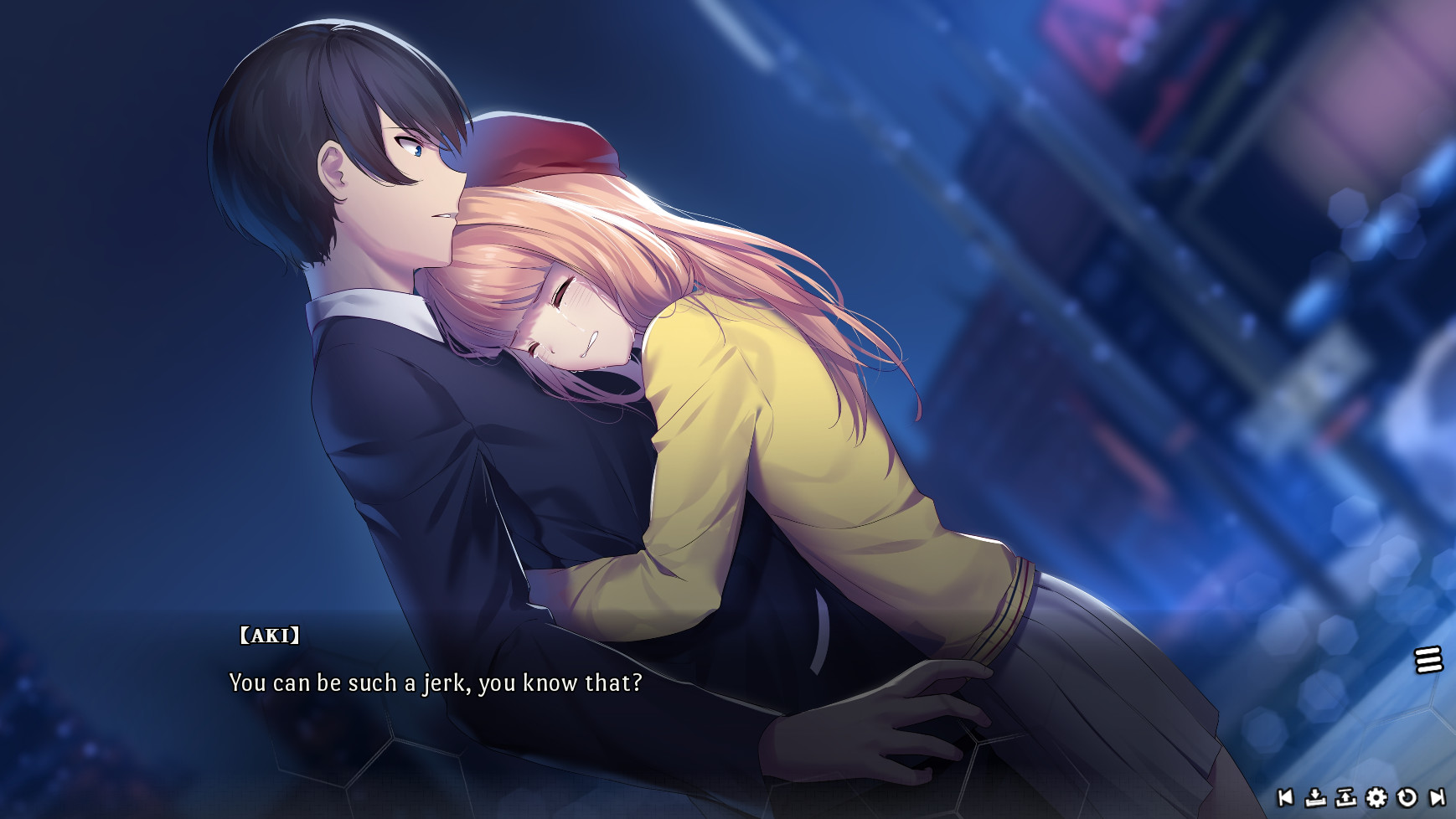Screen dimensions: 1456x819
Task: Replay the scene via circular arrow icon
Action: click(1406, 797)
